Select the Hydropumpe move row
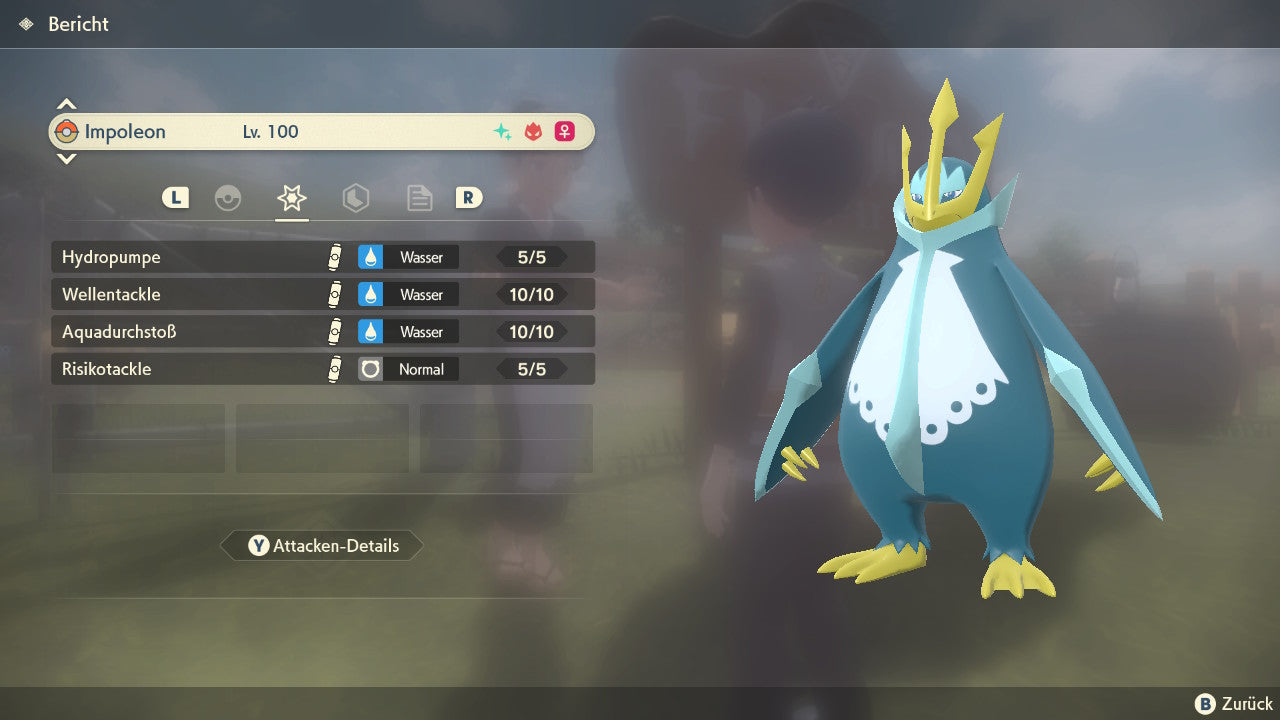Screen dimensions: 1280x720 click(322, 257)
